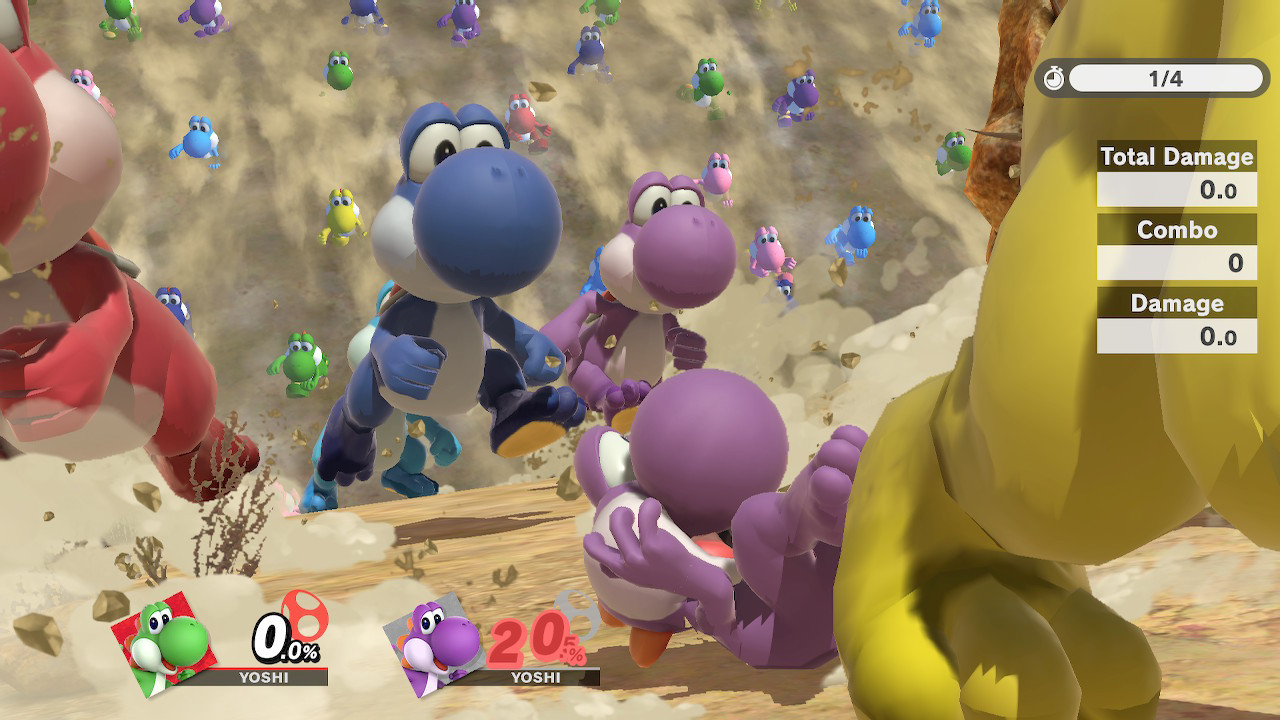The width and height of the screenshot is (1280, 720).
Task: Click the Damage panel header
Action: [x=1176, y=303]
